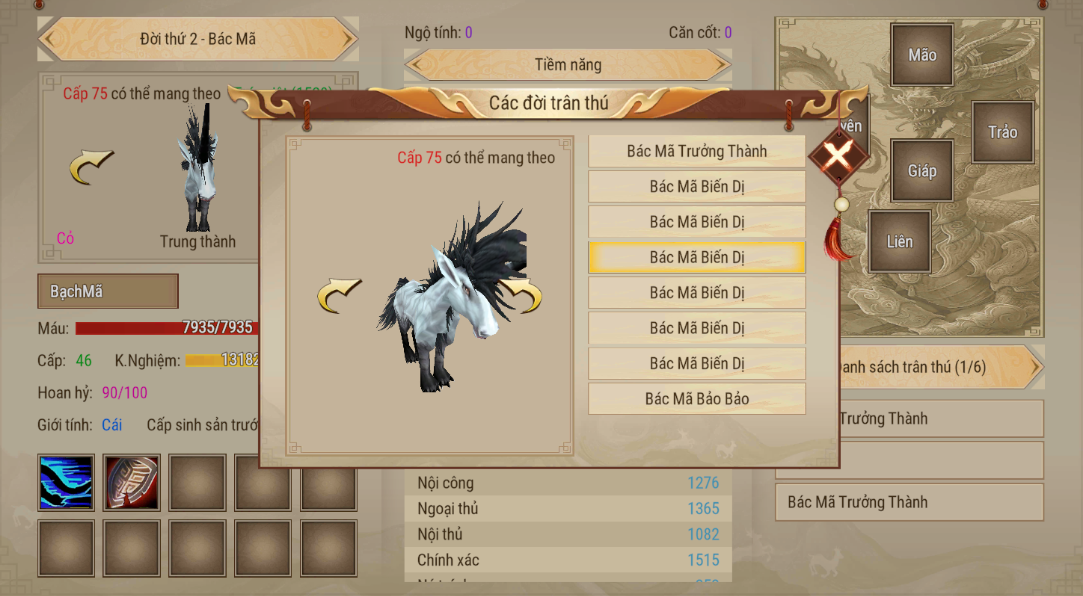Screen dimensions: 1083x596
Task: Rotate popup pet model with right arrow
Action: pos(523,295)
